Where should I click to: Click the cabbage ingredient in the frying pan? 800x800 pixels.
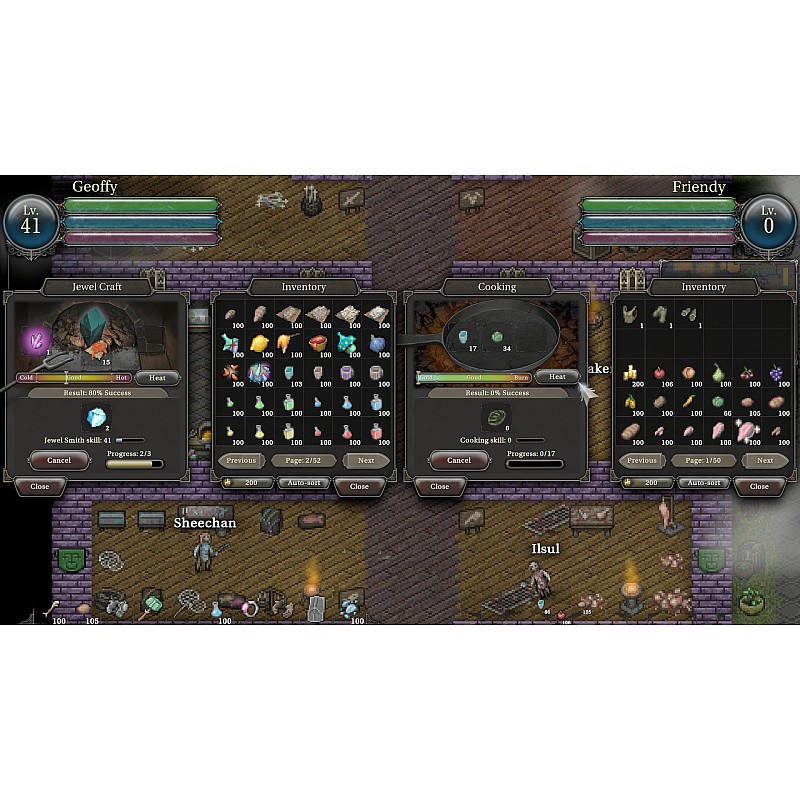pyautogui.click(x=495, y=338)
